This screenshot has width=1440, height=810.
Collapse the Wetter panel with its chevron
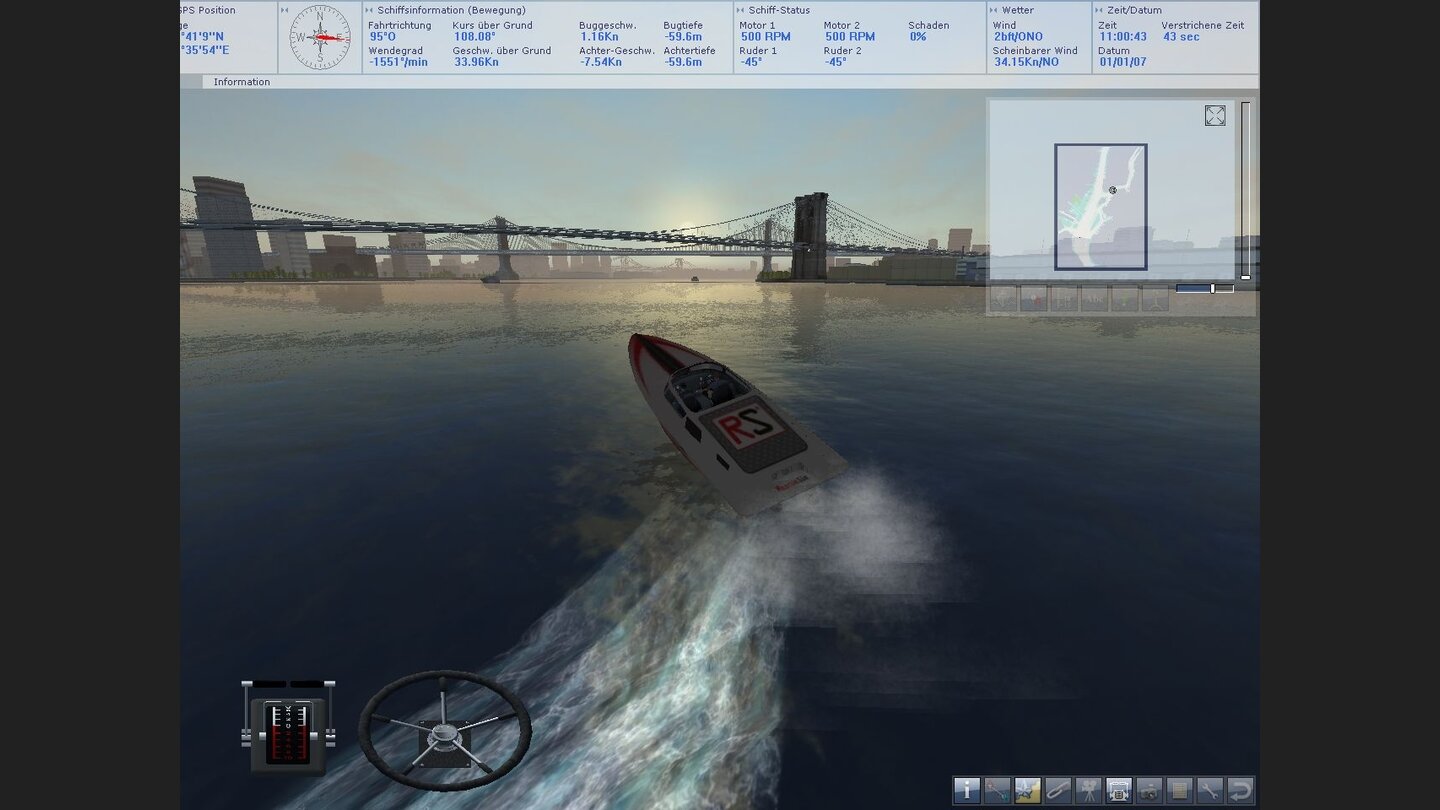996,9
